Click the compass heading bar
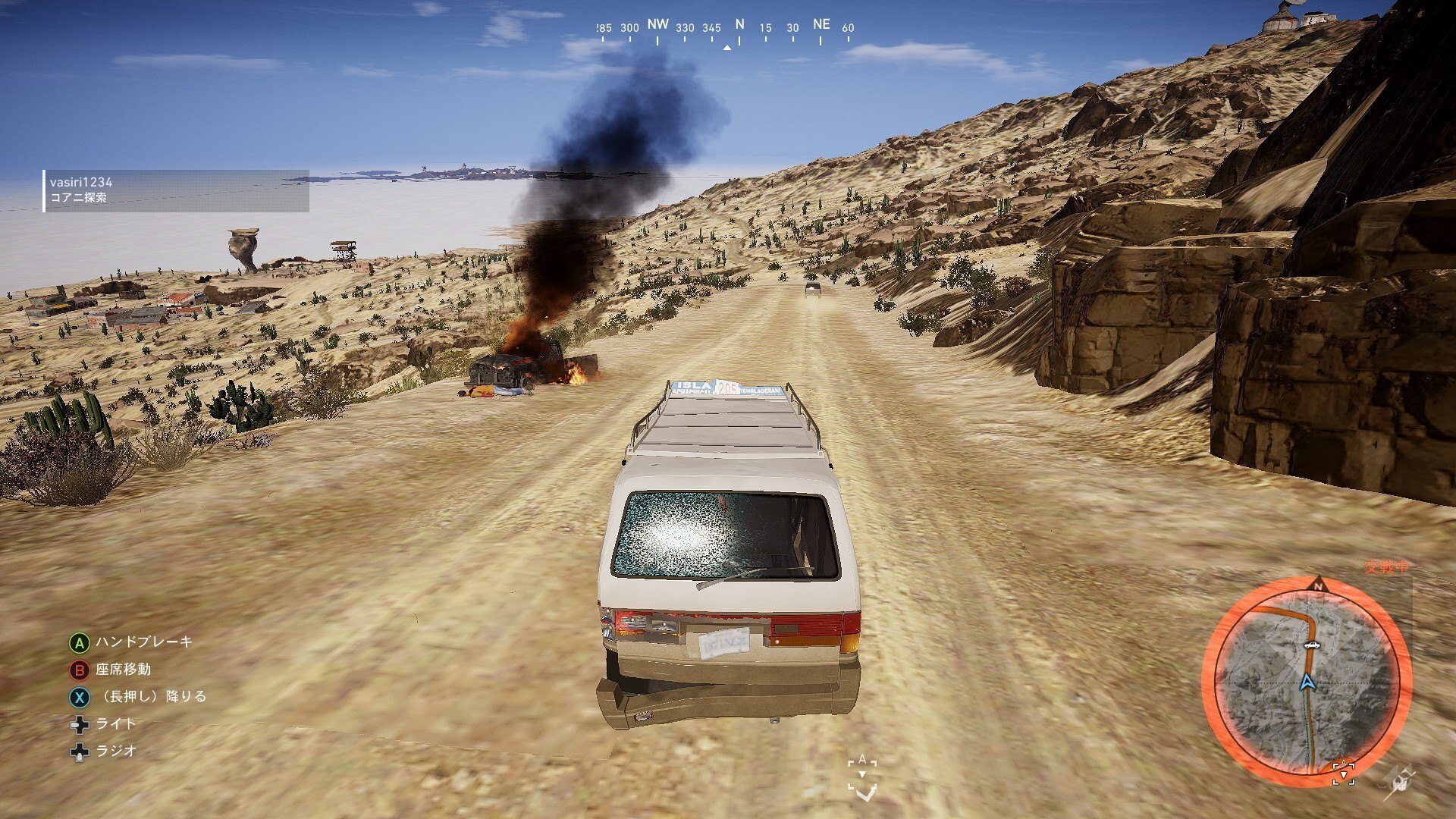 tap(726, 29)
